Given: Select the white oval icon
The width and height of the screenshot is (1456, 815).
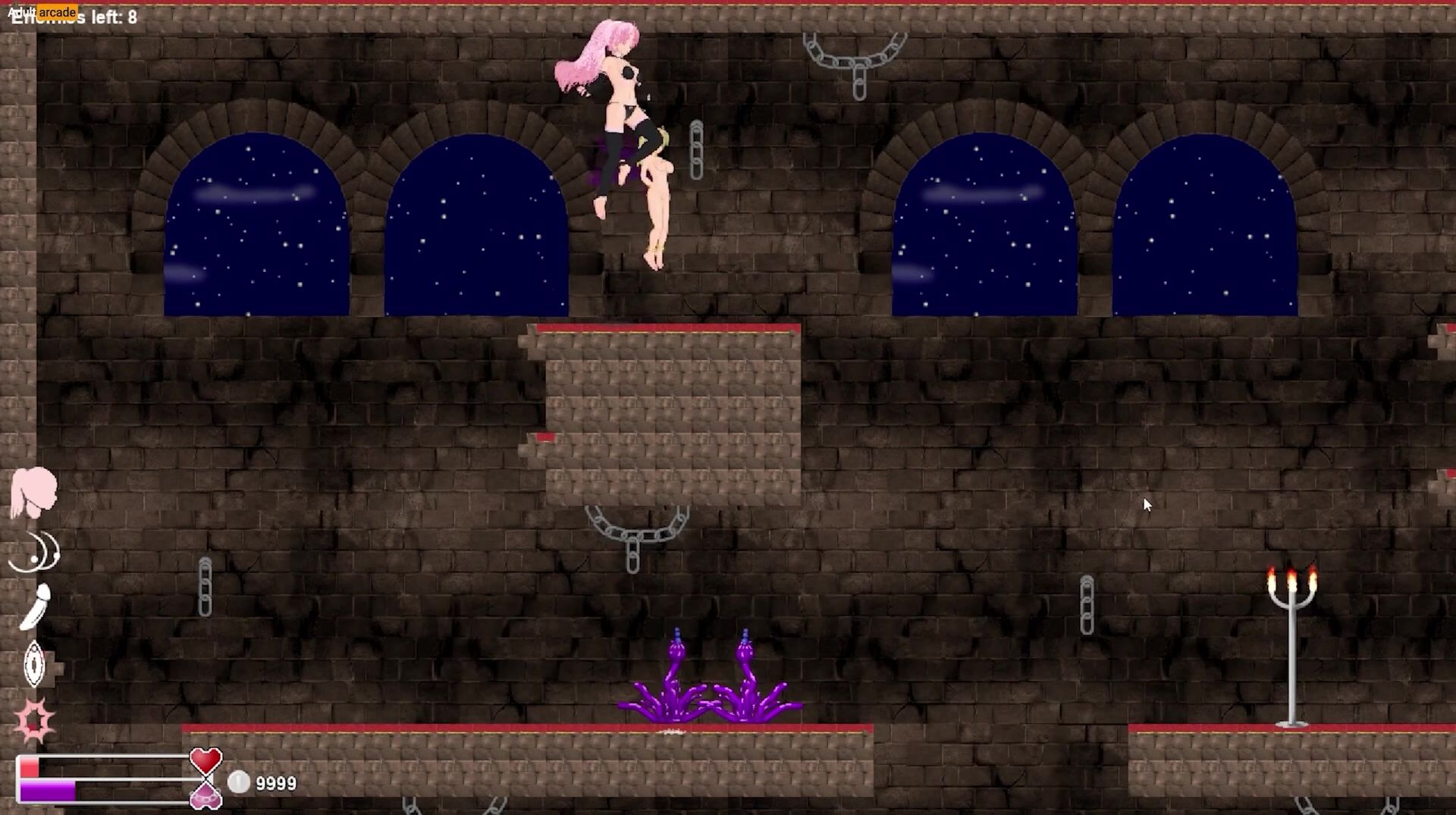Looking at the screenshot, I should tap(35, 664).
